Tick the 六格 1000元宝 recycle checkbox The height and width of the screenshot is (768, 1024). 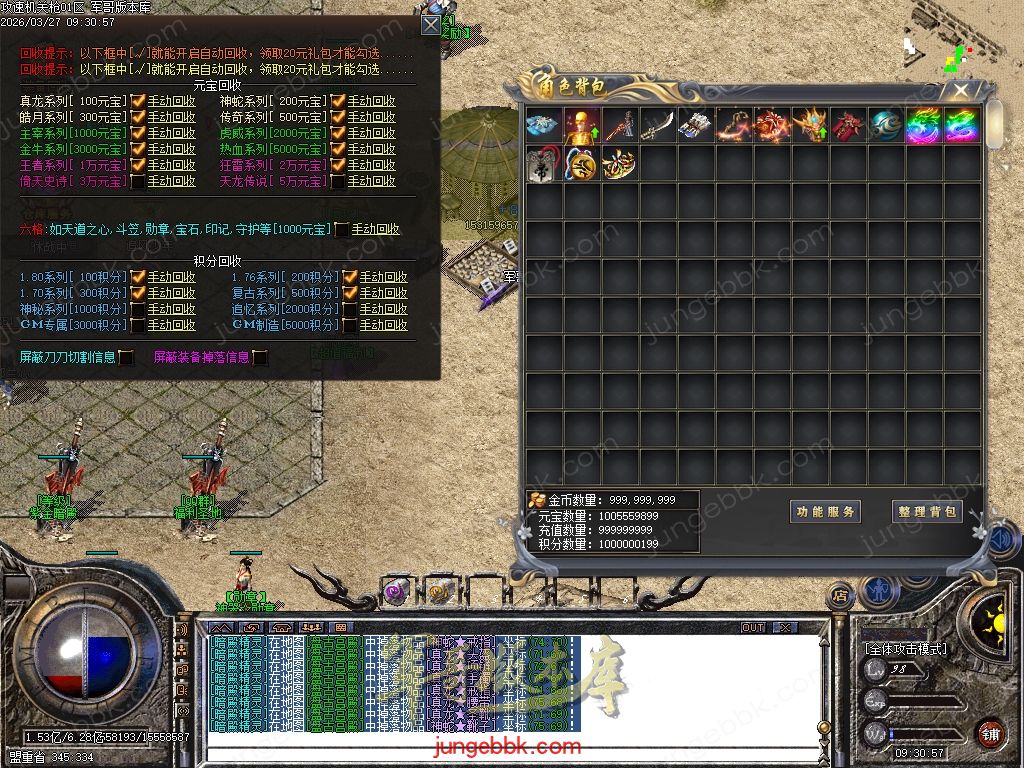[x=342, y=229]
